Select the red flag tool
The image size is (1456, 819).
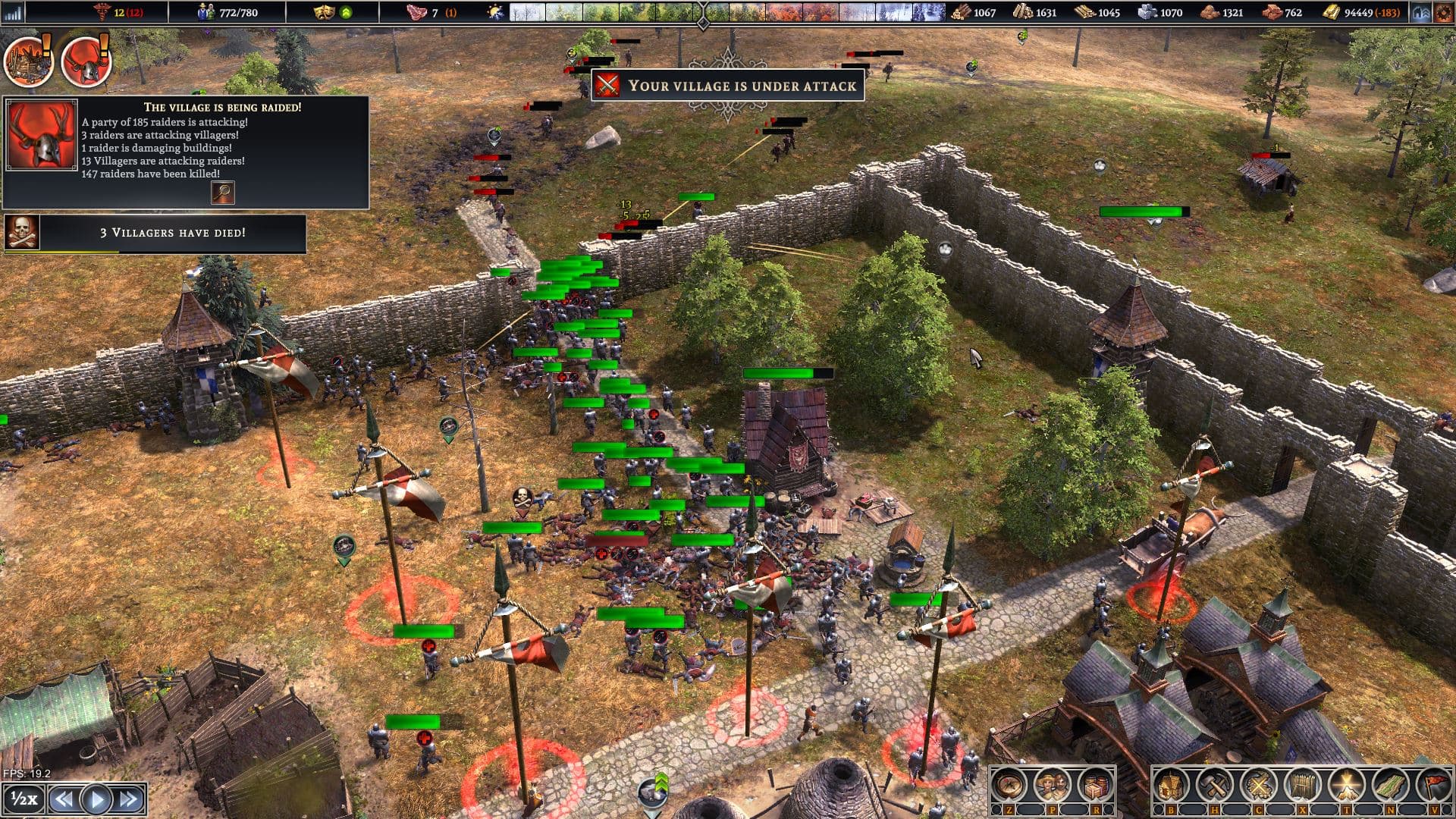1433,786
